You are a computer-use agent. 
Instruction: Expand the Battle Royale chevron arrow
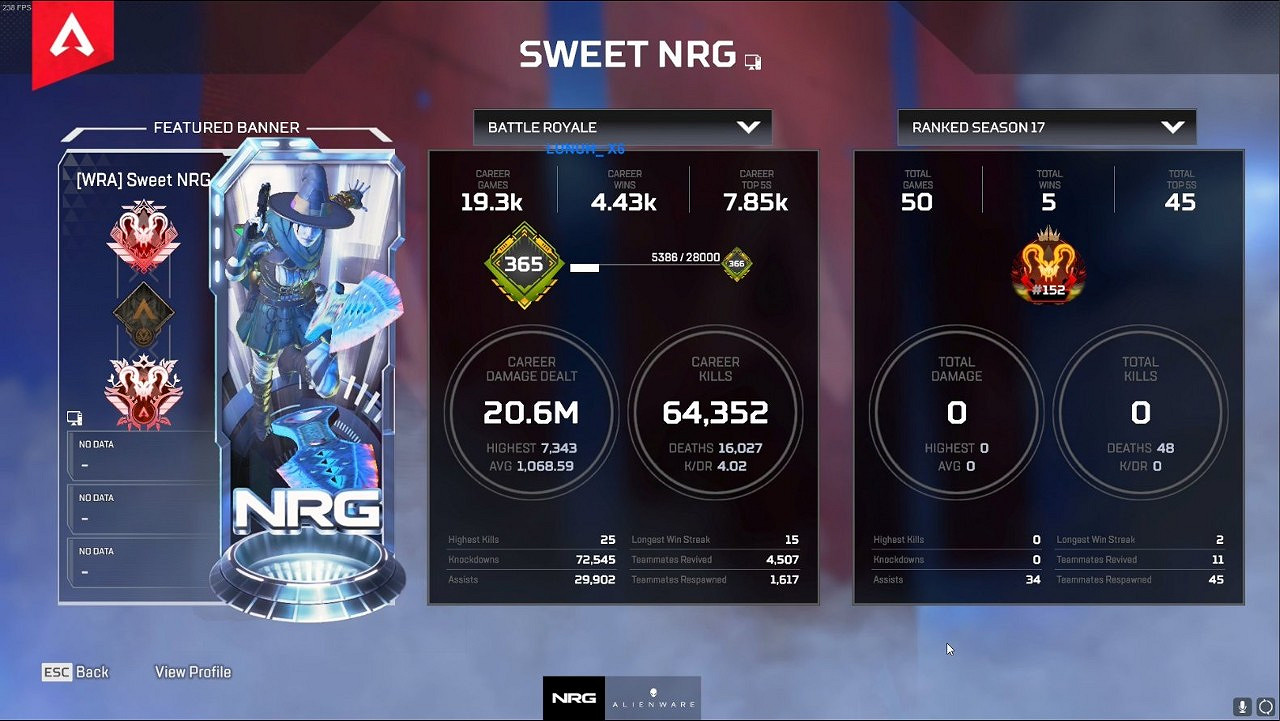click(749, 127)
